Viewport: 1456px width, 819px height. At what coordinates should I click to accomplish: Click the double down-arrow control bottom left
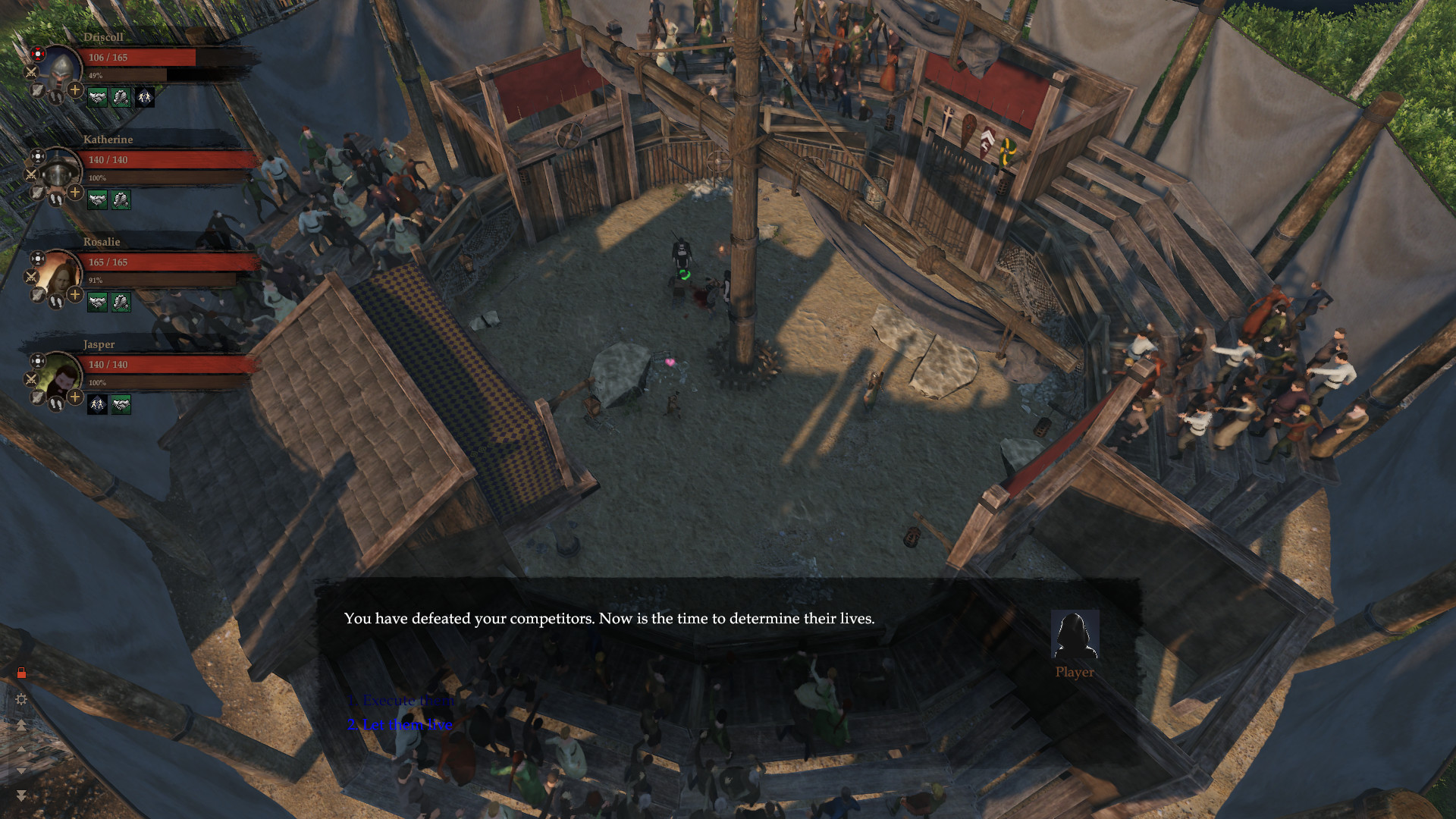(x=22, y=794)
